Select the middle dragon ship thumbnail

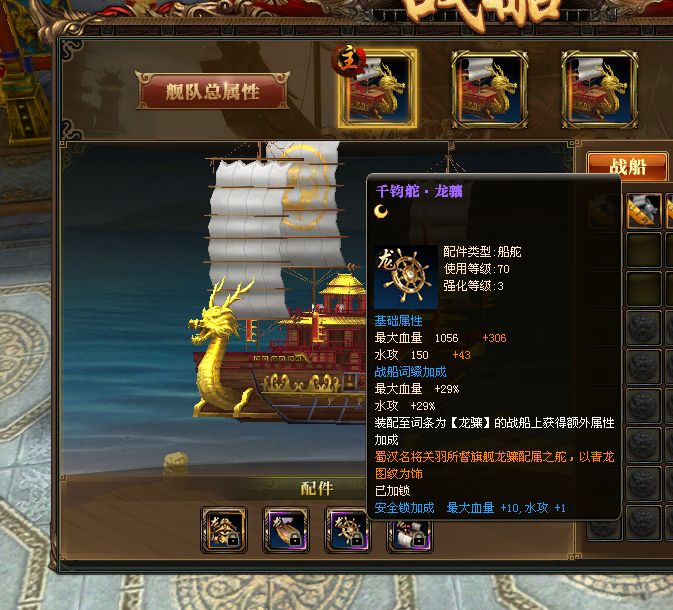[x=489, y=88]
